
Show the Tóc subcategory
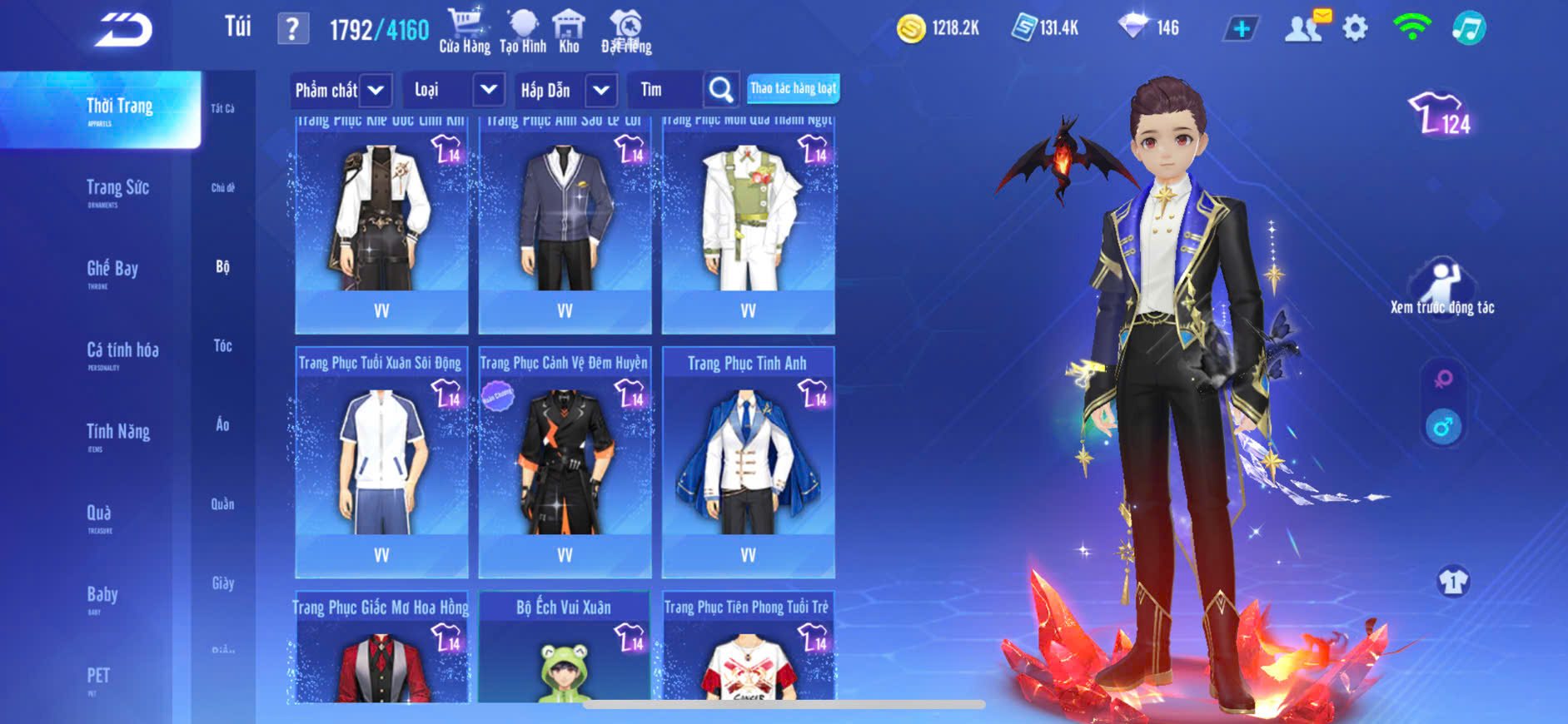(x=222, y=346)
